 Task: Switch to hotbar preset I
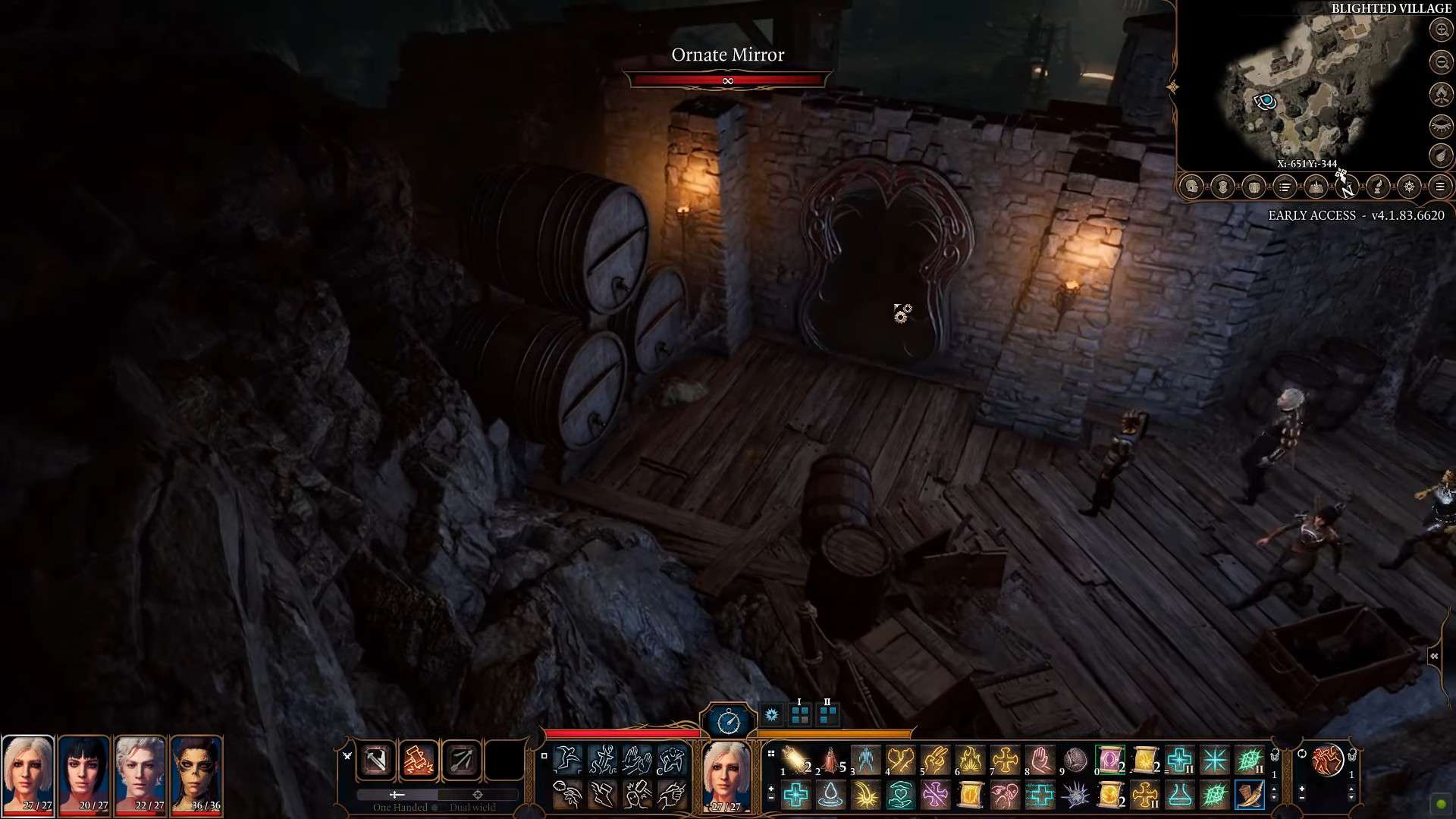[x=799, y=714]
